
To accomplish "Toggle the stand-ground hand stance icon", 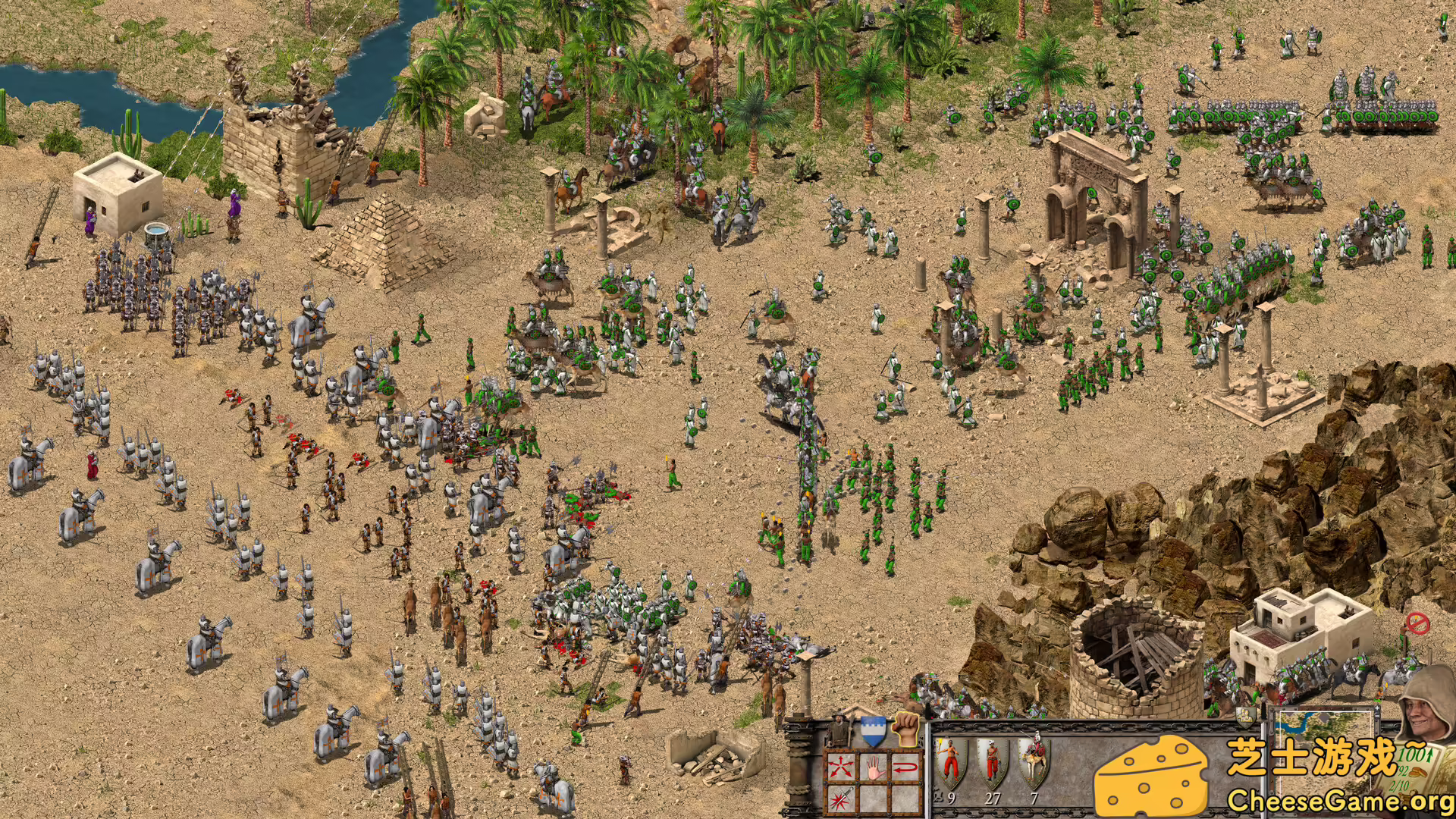I will pos(874,769).
